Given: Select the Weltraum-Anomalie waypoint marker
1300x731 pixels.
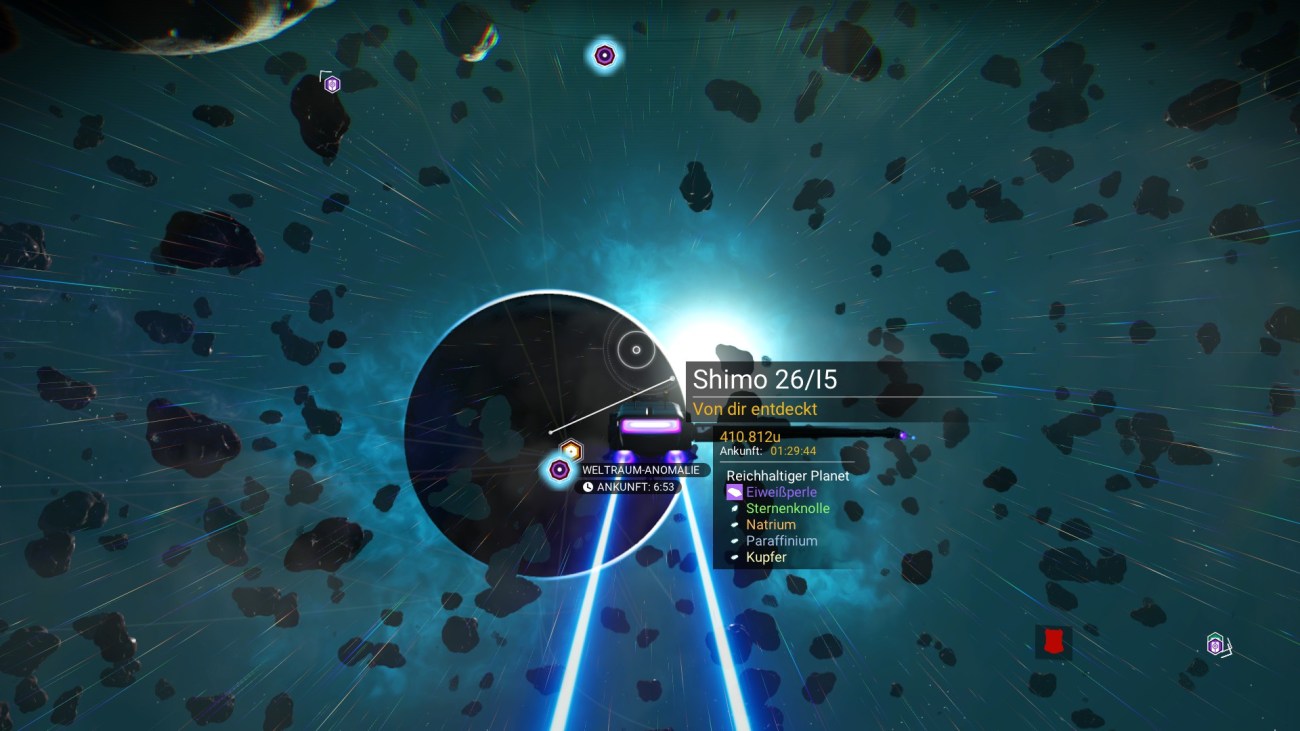Looking at the screenshot, I should (559, 469).
